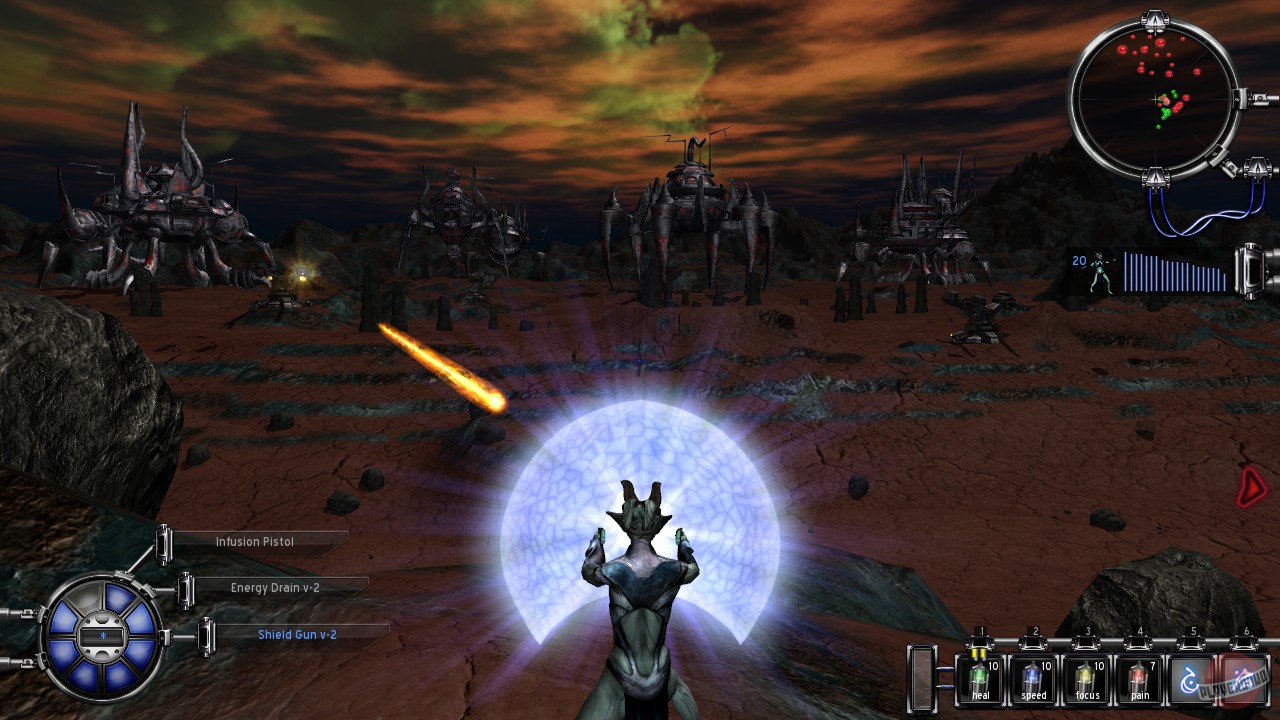The height and width of the screenshot is (720, 1280).
Task: Expand the Shield Gun v-2 connector node
Action: (207, 634)
